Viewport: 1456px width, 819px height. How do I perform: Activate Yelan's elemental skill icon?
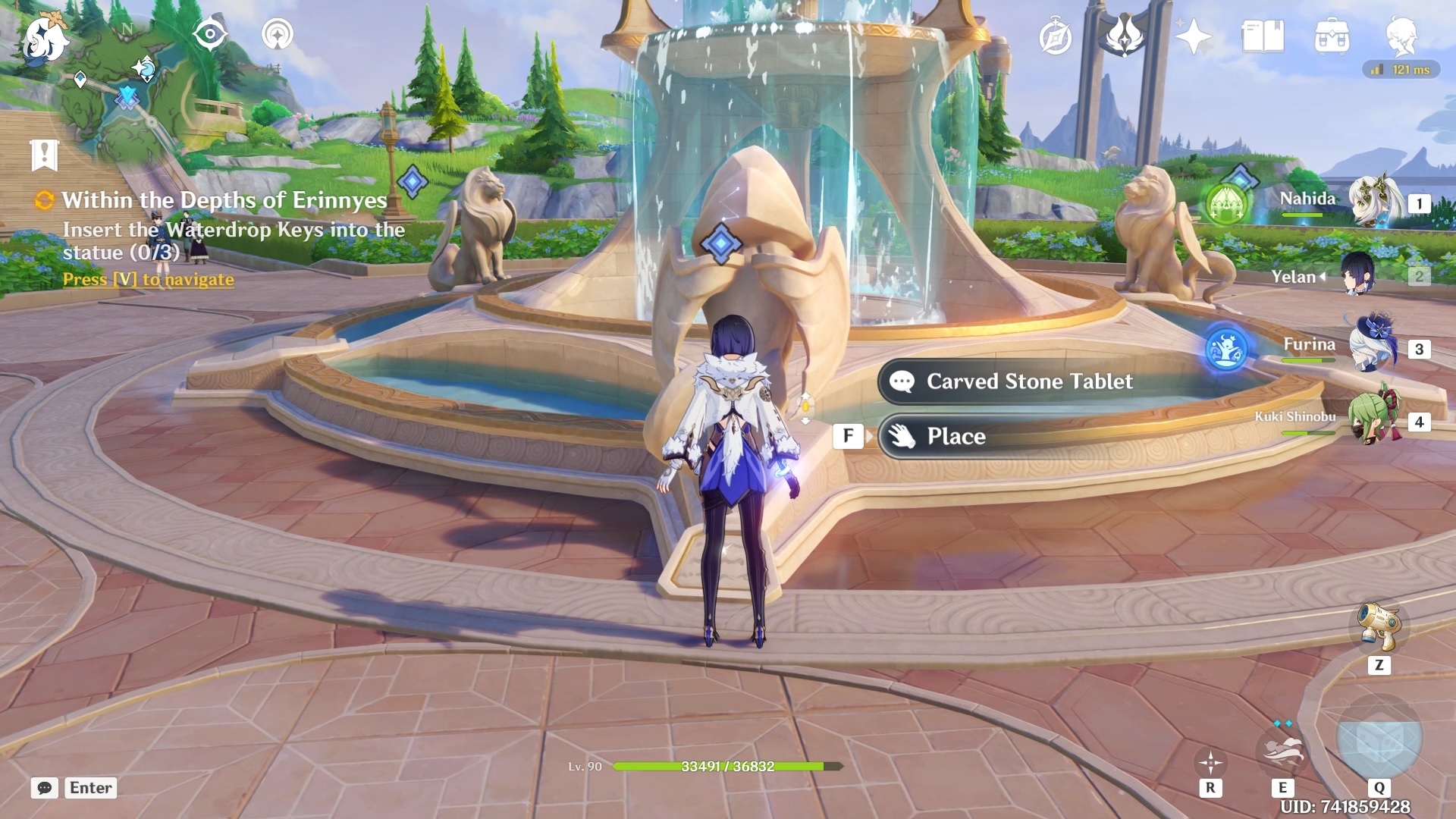[x=1282, y=751]
